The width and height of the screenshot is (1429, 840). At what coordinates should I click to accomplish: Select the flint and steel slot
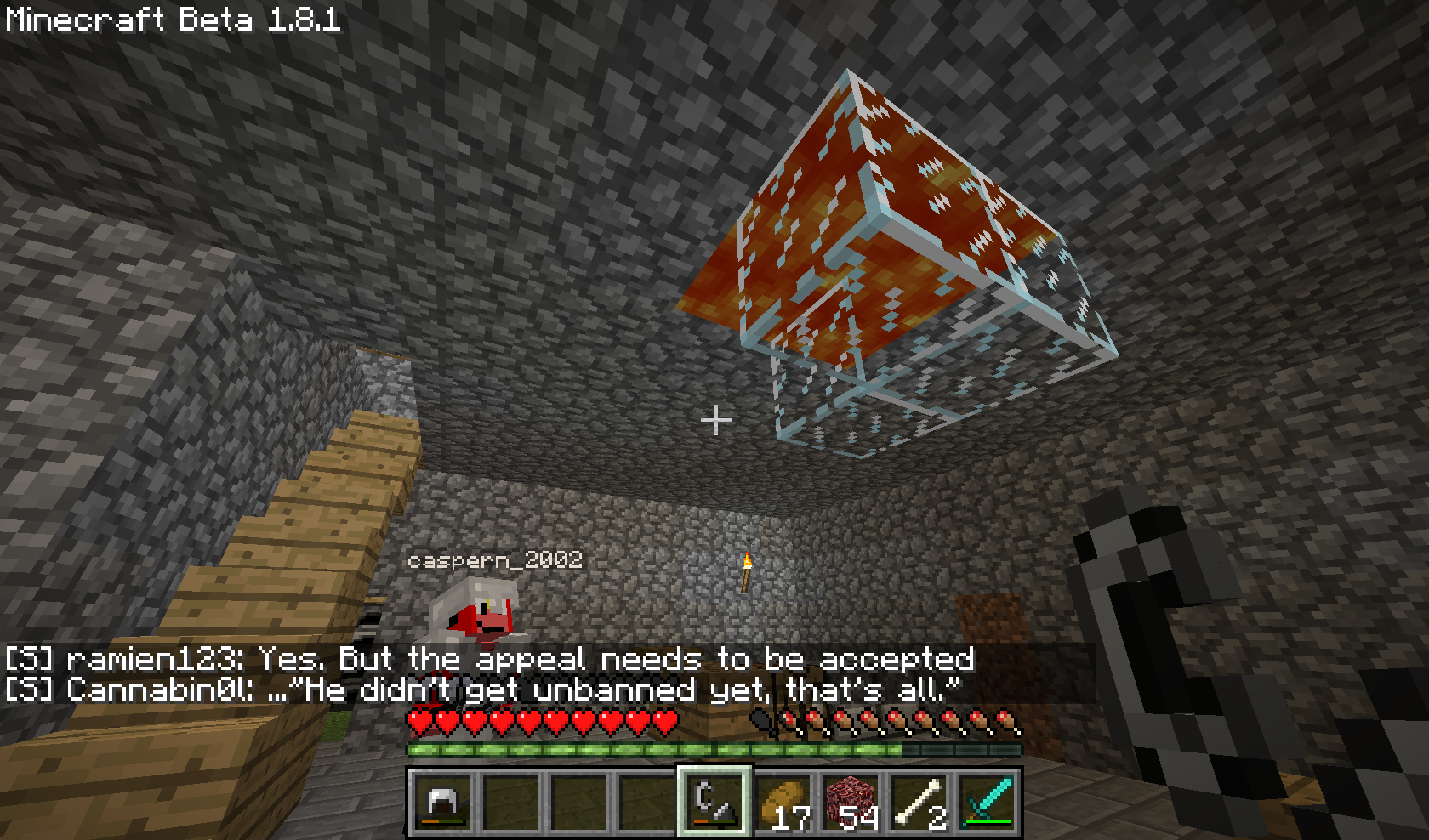714,802
